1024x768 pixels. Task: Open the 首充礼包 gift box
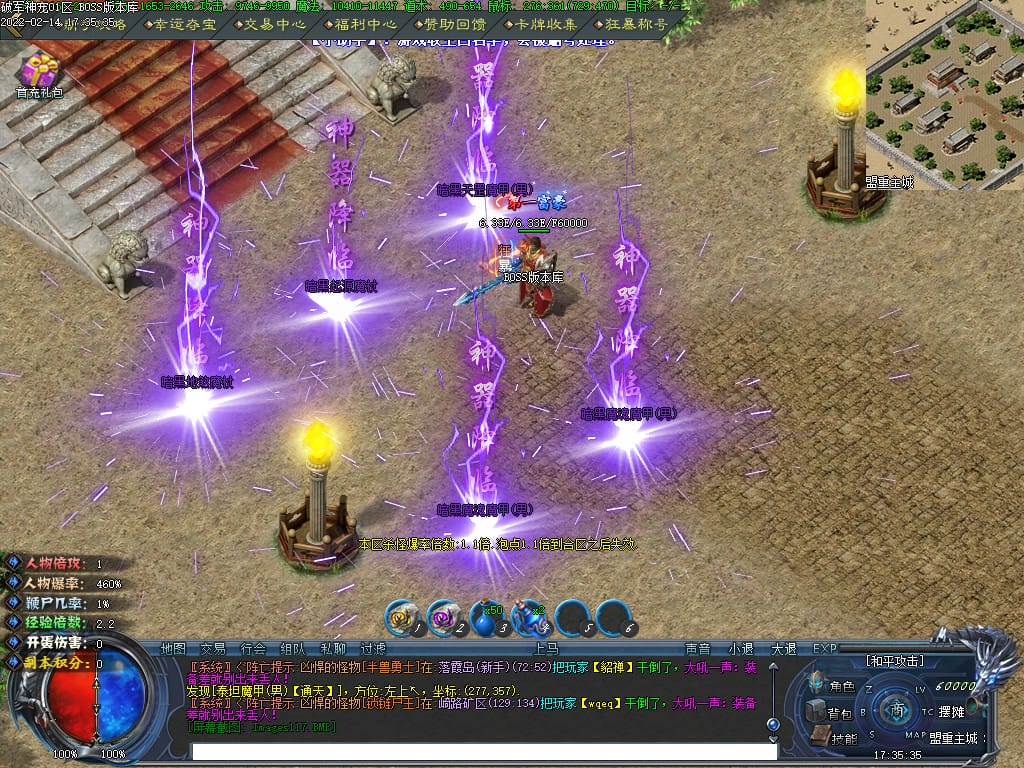coord(39,75)
